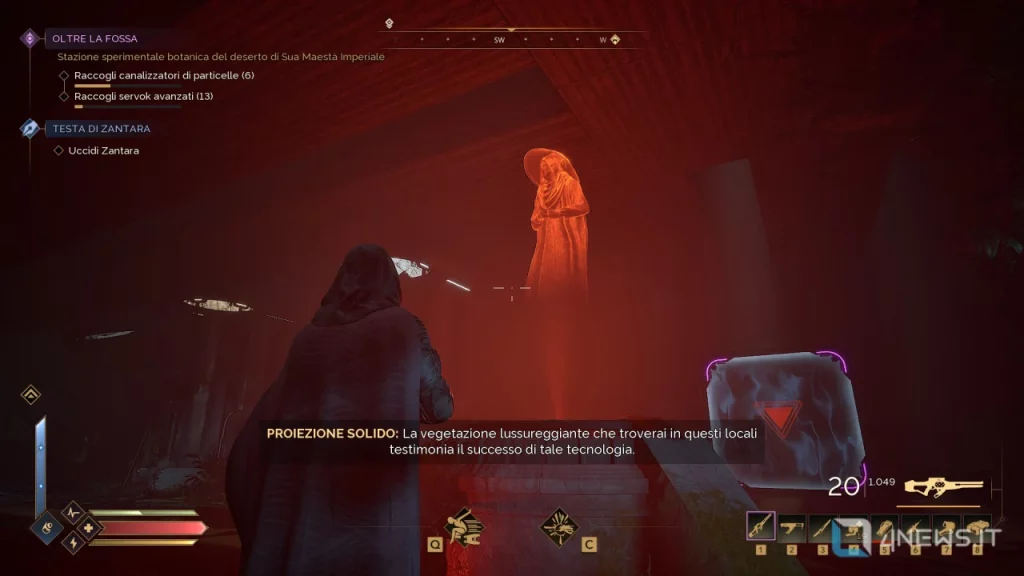
Task: Click the compass bar at top
Action: coord(510,40)
